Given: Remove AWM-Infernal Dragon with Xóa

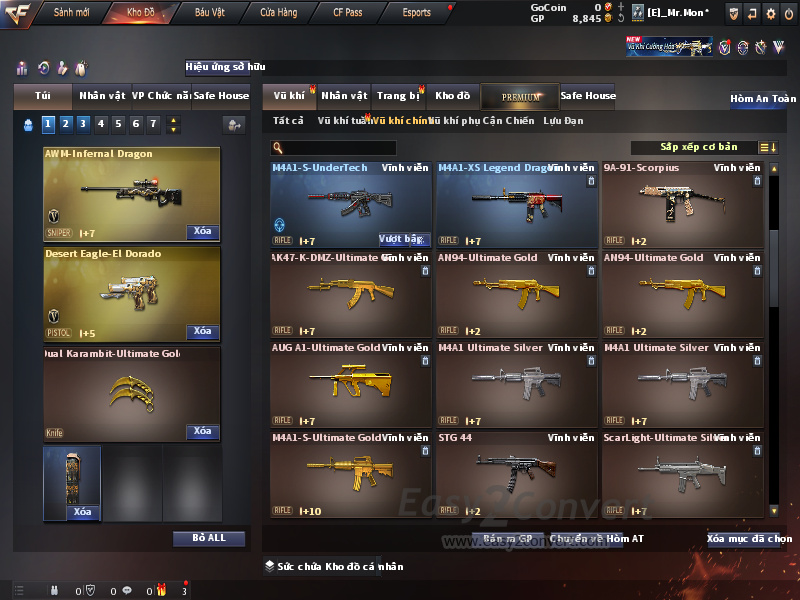Looking at the screenshot, I should [x=201, y=232].
